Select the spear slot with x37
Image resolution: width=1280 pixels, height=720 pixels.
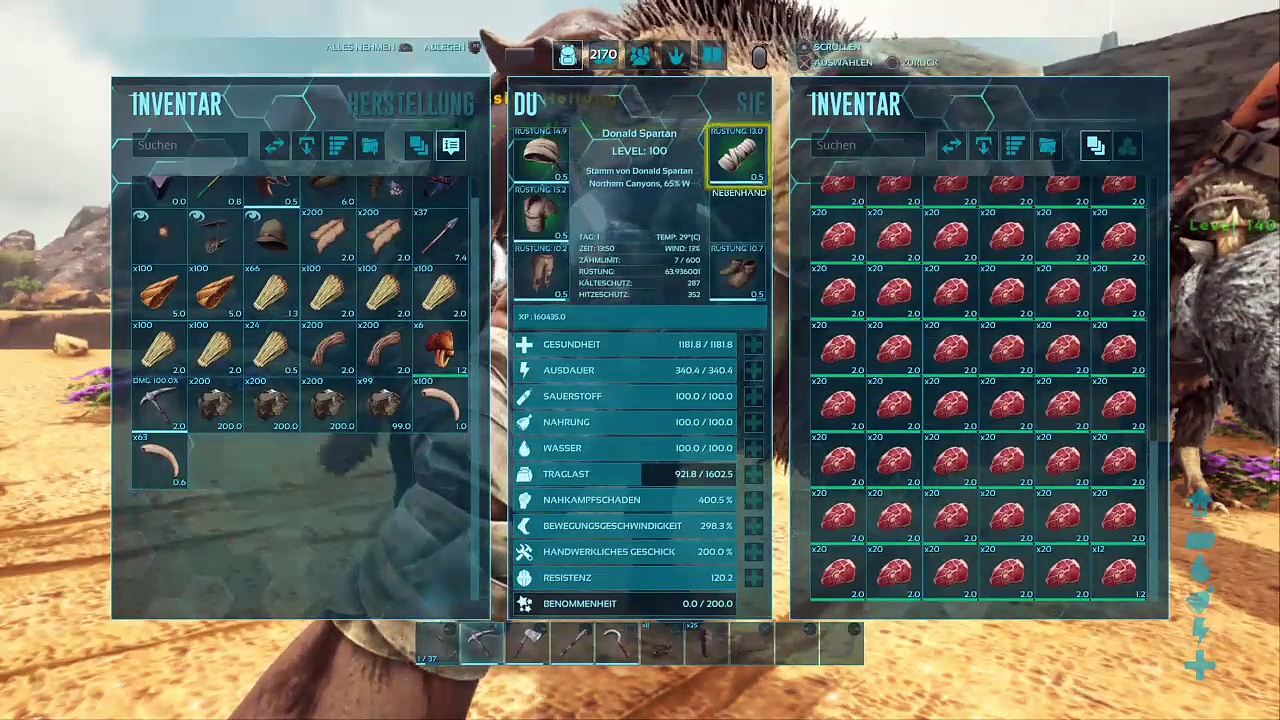pyautogui.click(x=440, y=236)
